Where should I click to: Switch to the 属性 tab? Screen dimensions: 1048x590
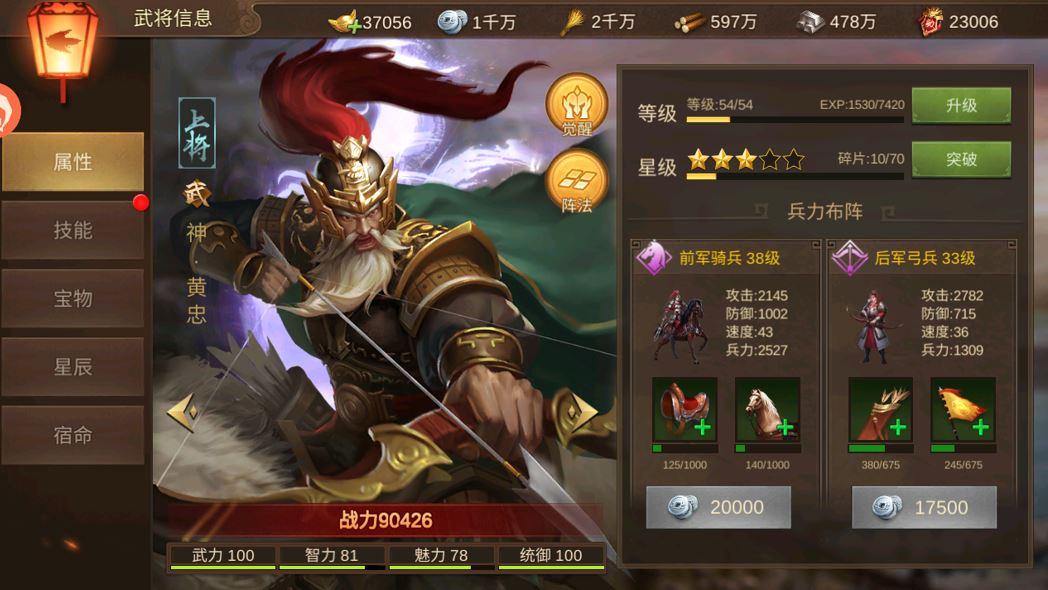click(x=73, y=162)
